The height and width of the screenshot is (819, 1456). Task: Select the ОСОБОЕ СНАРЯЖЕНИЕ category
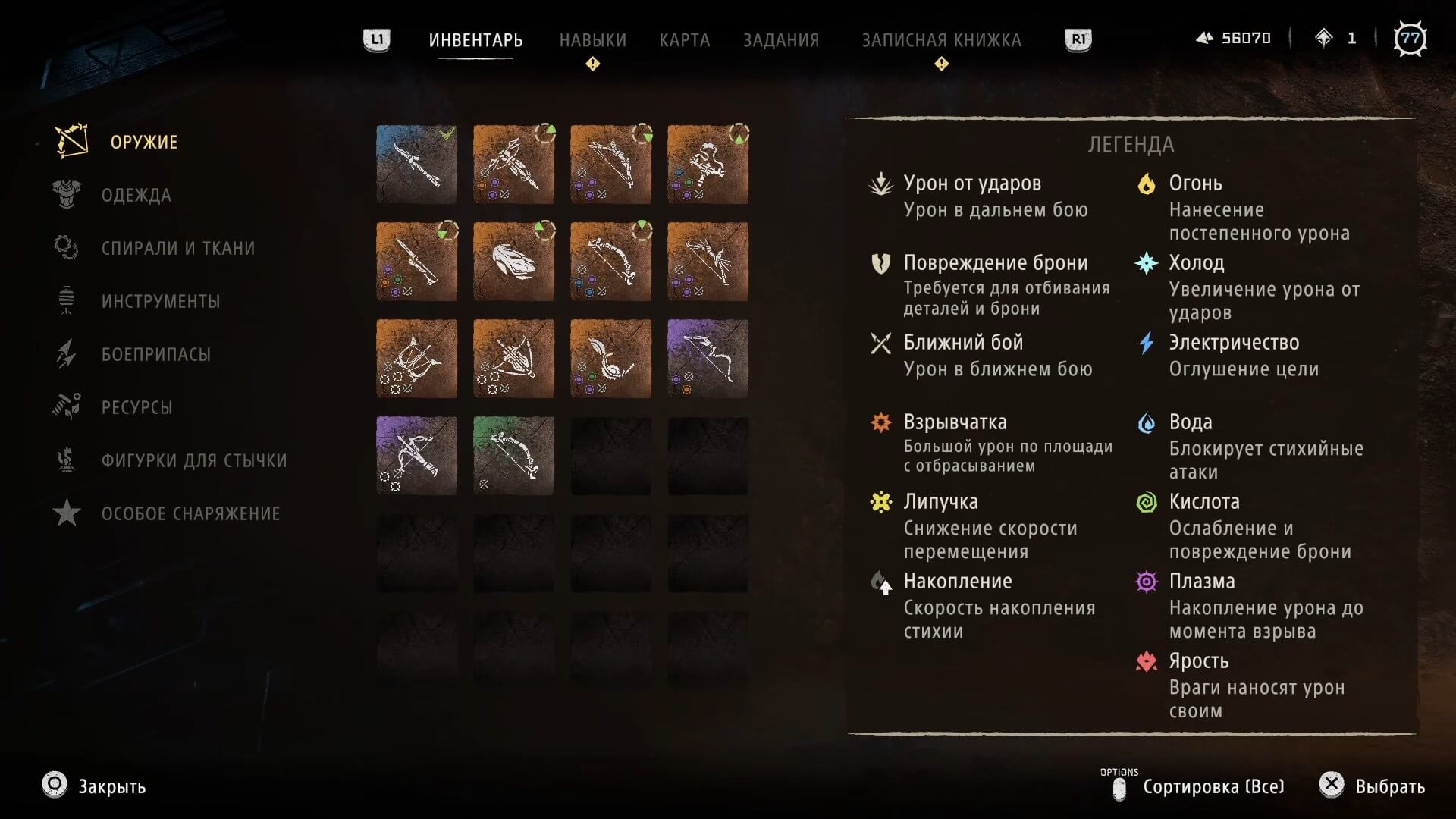click(190, 514)
